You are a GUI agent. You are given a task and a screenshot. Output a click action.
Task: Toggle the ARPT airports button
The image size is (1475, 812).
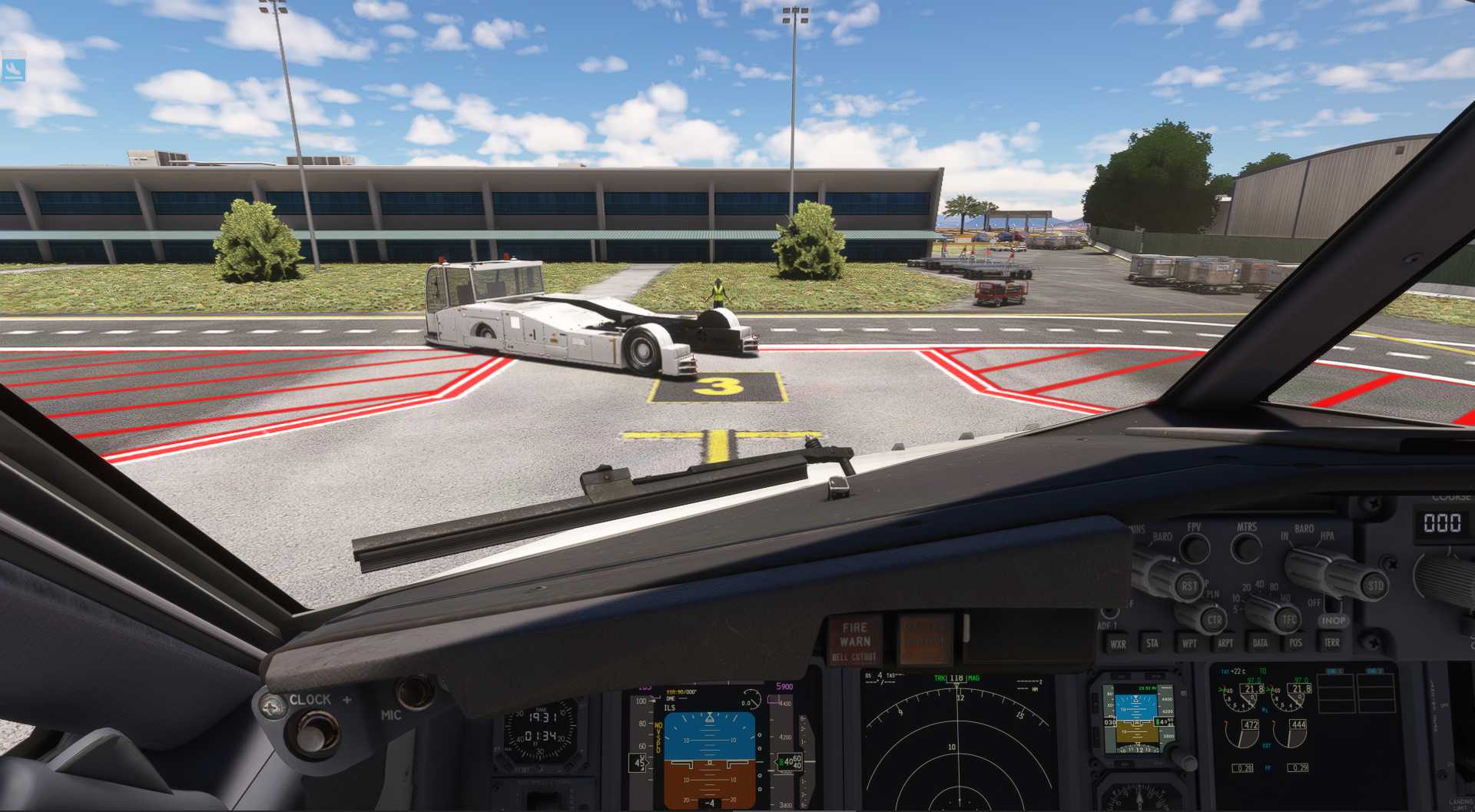(1225, 643)
